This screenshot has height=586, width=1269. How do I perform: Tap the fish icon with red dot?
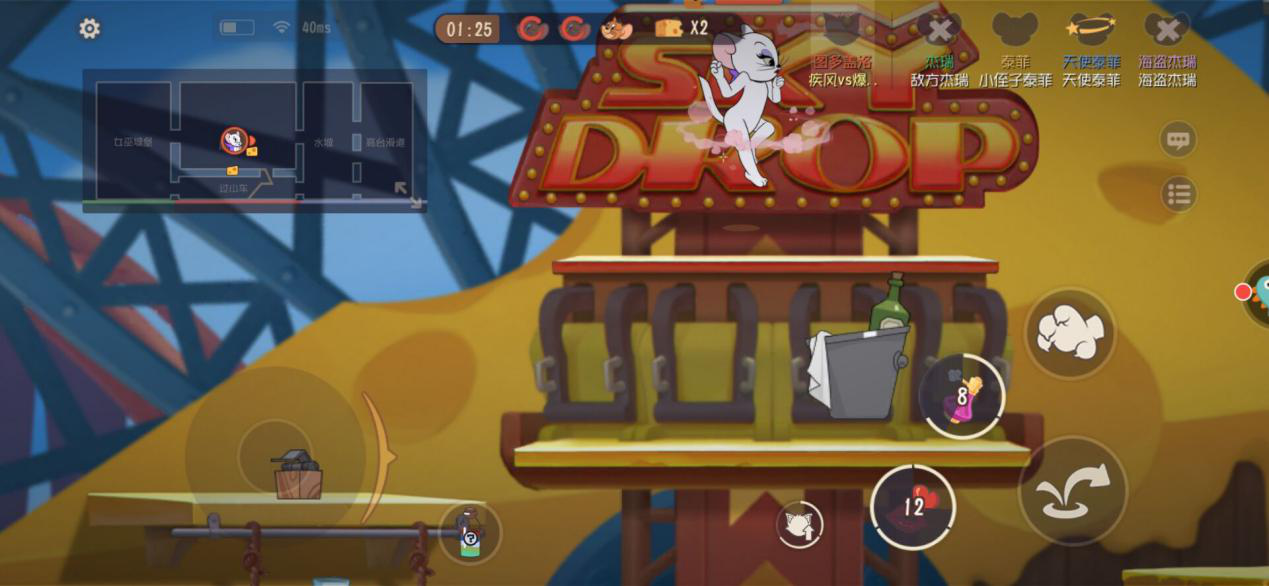point(1256,293)
